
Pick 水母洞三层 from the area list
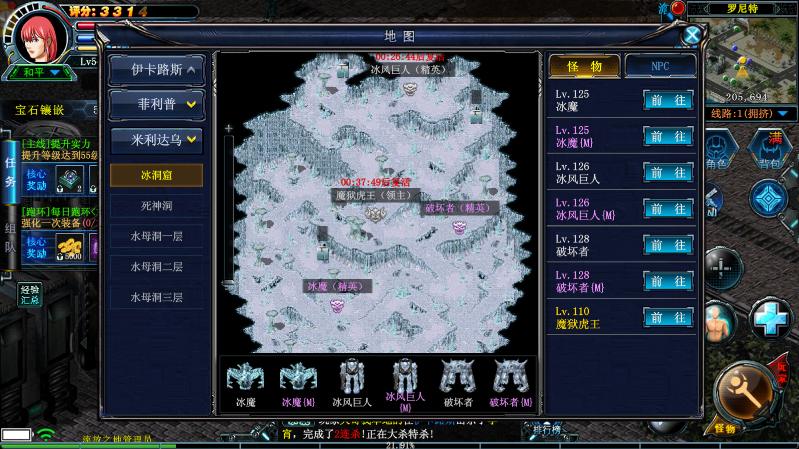coord(155,297)
